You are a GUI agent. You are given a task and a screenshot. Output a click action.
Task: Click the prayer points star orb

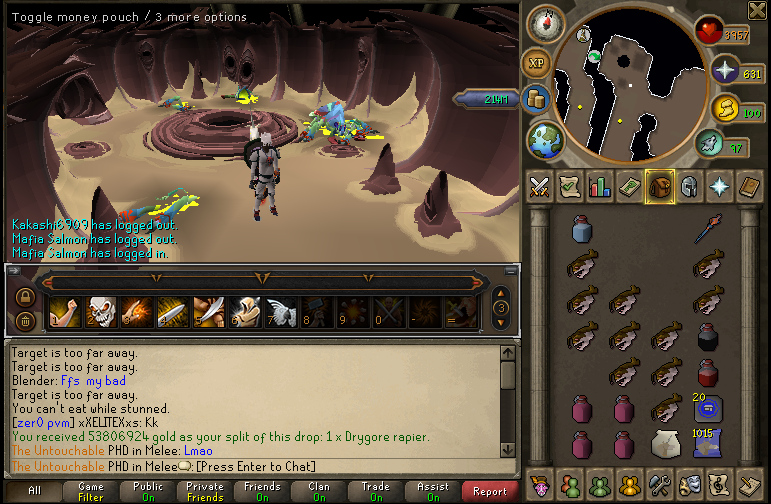723,71
